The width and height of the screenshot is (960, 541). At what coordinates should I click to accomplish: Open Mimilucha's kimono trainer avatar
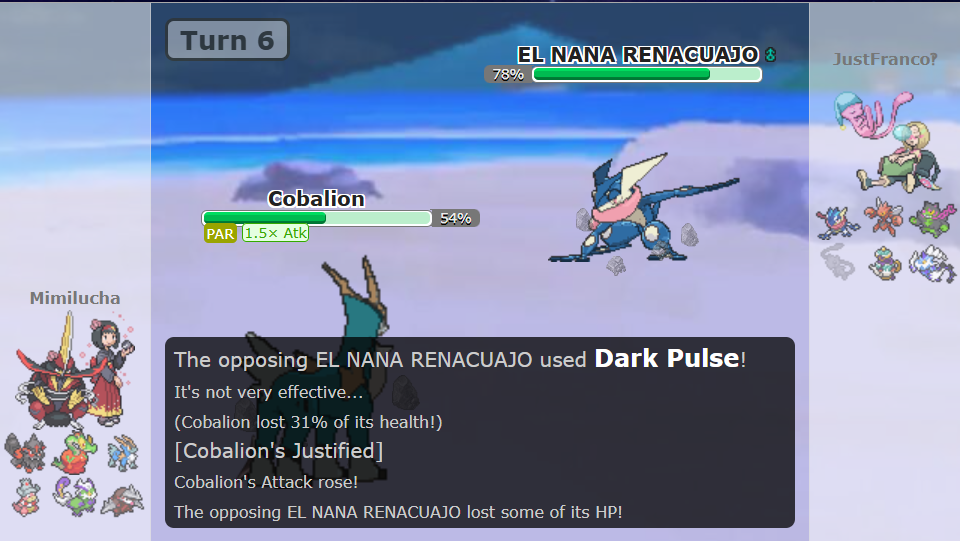(x=105, y=367)
